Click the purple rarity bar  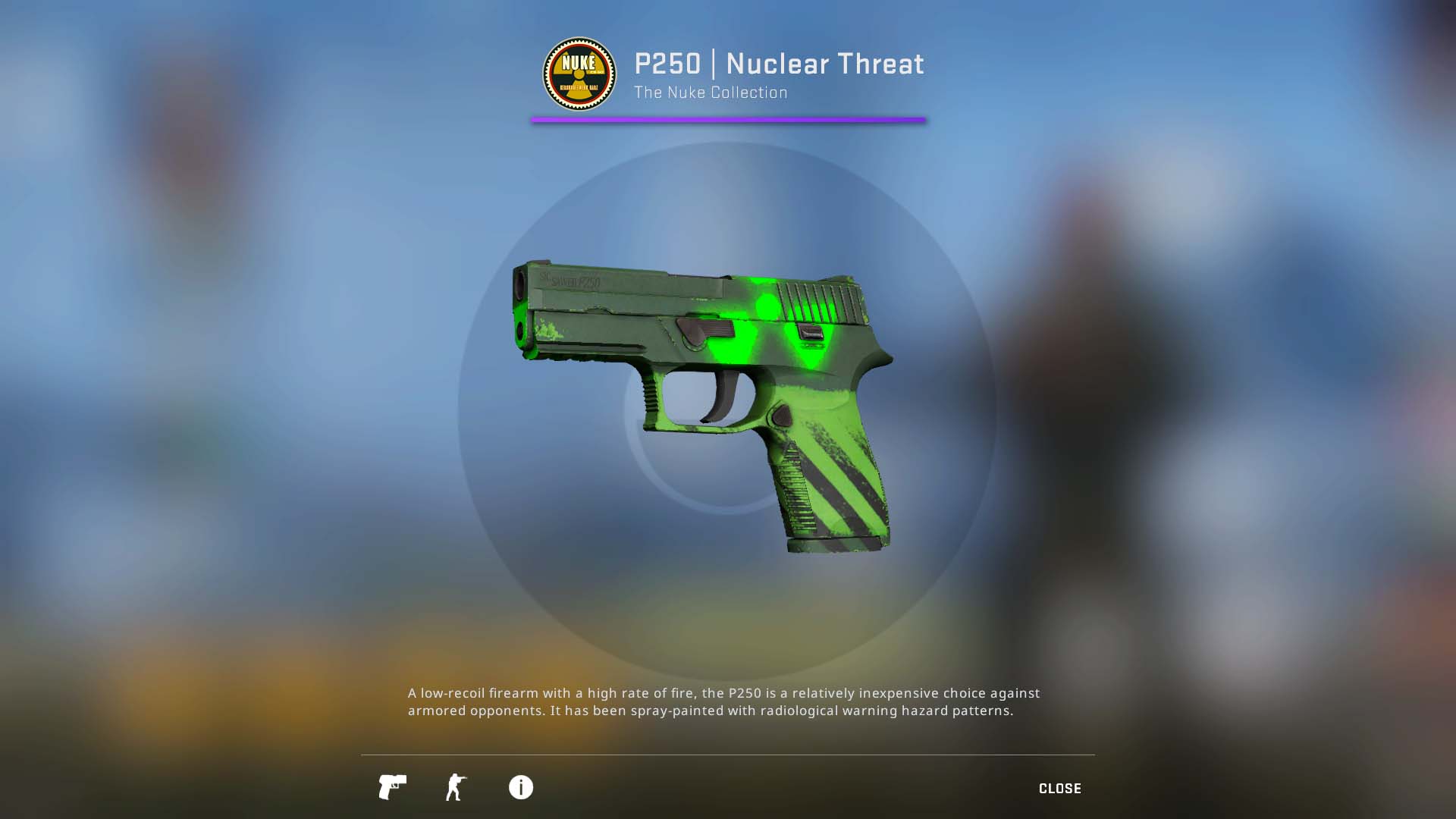click(x=726, y=118)
